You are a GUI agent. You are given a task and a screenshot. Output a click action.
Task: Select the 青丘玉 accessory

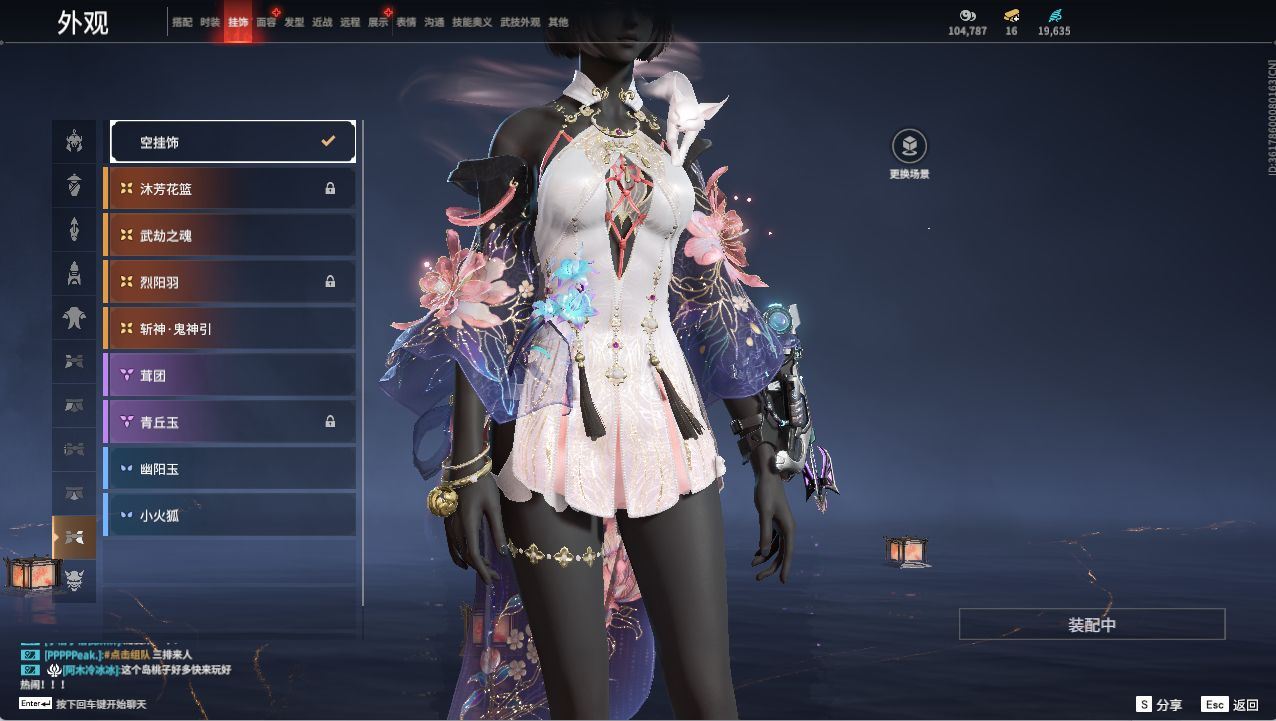point(230,422)
